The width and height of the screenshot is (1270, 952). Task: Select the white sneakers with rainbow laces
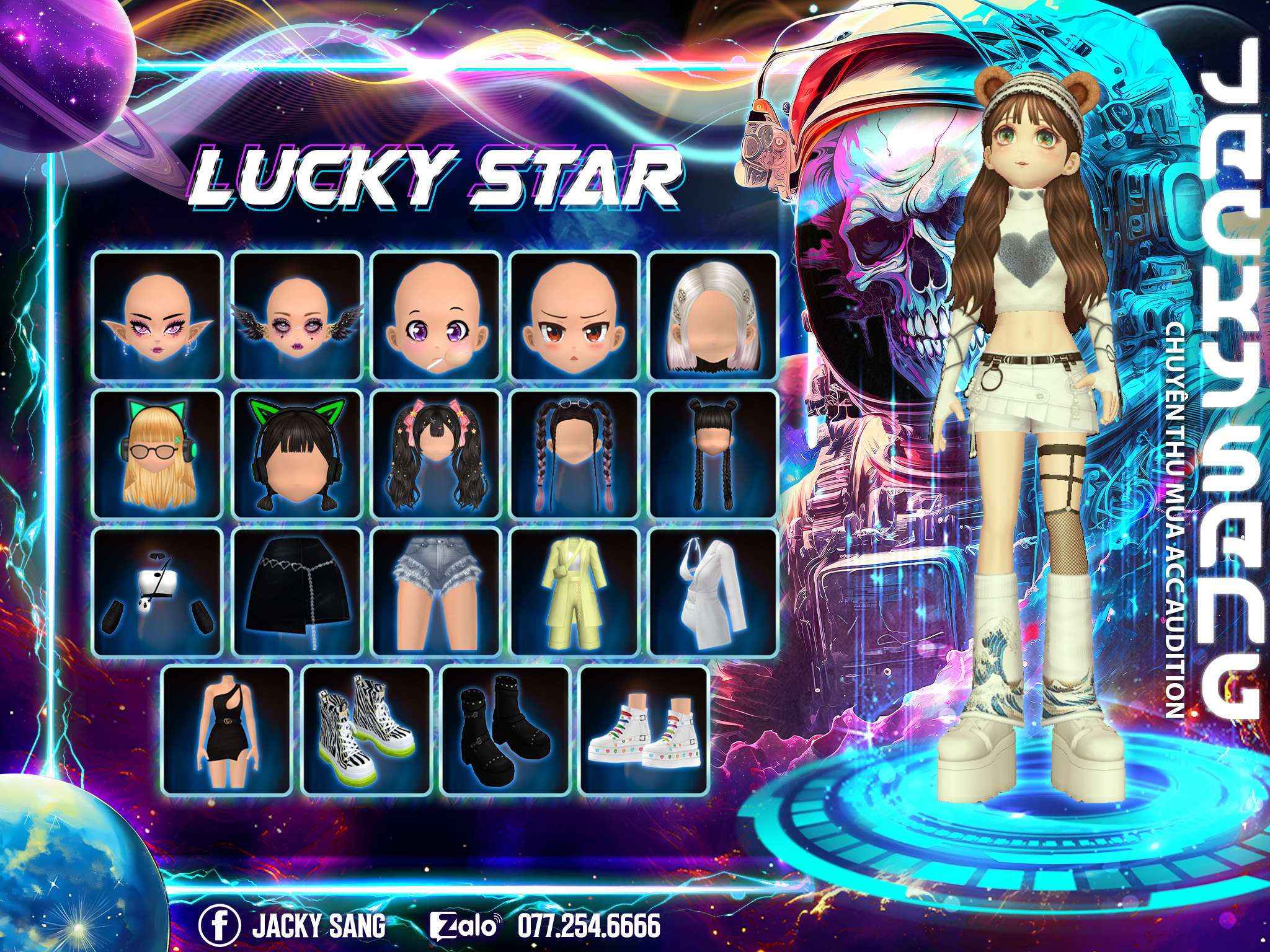(x=644, y=731)
